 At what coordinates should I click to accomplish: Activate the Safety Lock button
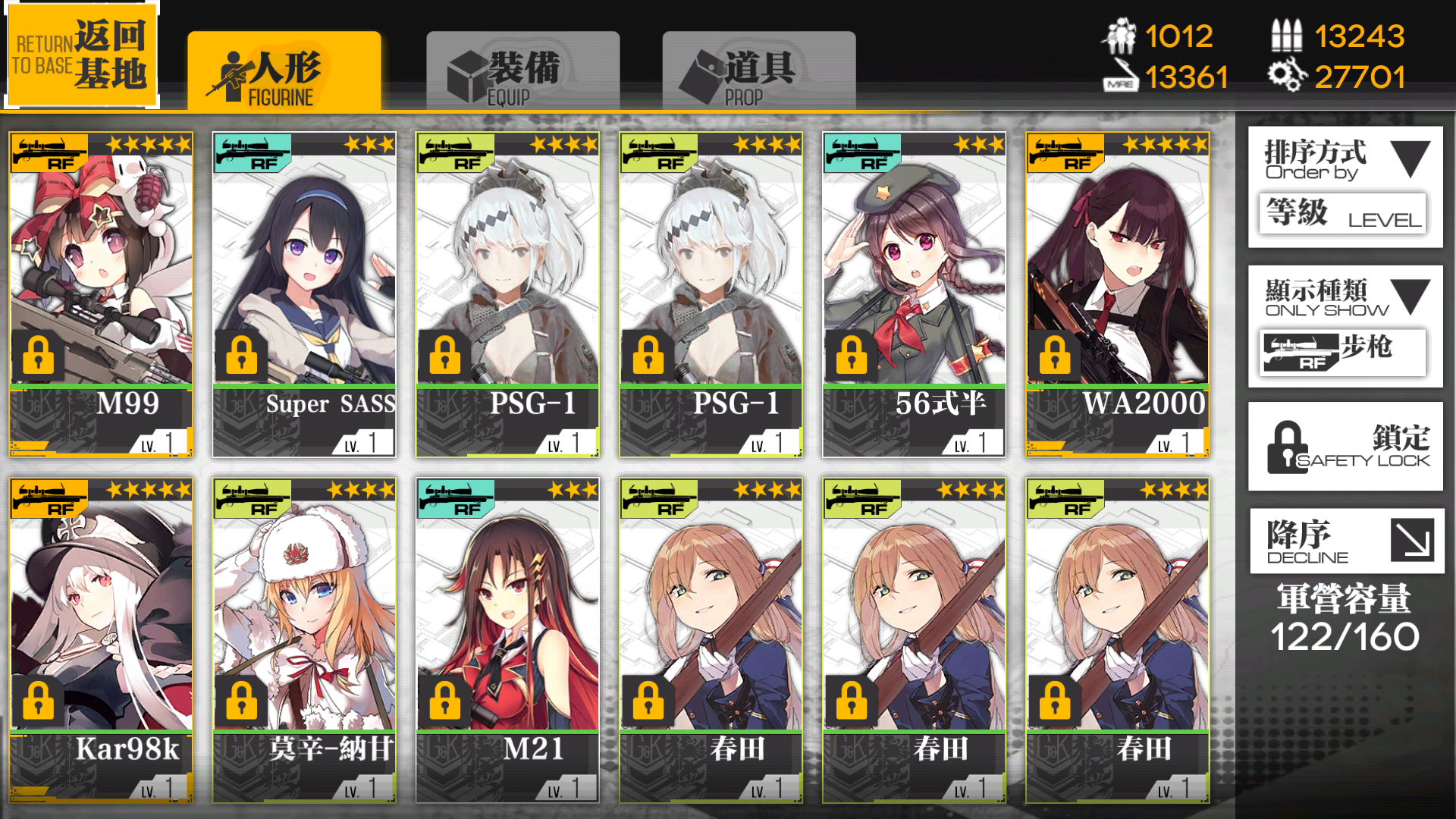coord(1345,447)
